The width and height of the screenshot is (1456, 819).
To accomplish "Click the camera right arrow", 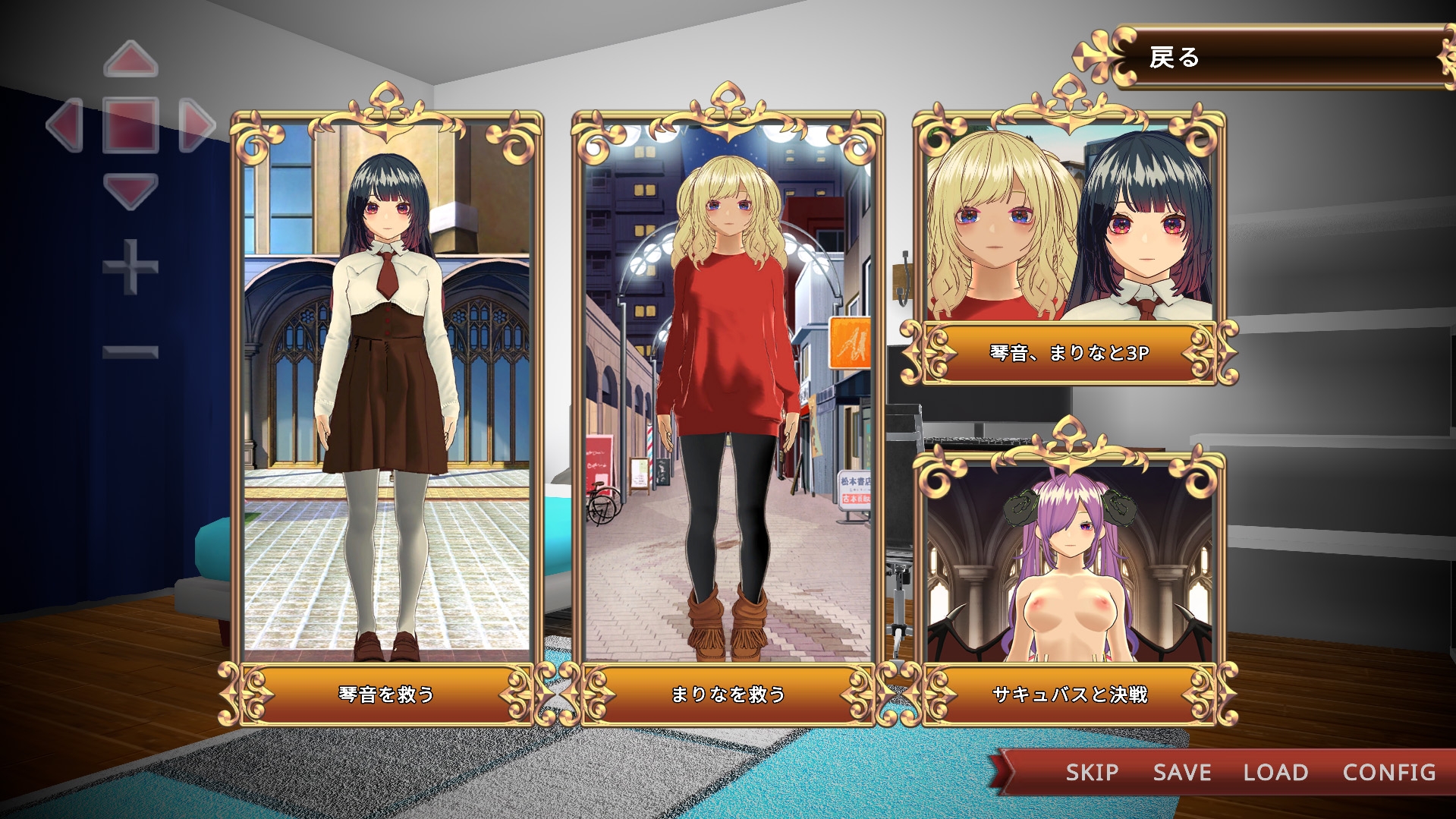I will [197, 124].
